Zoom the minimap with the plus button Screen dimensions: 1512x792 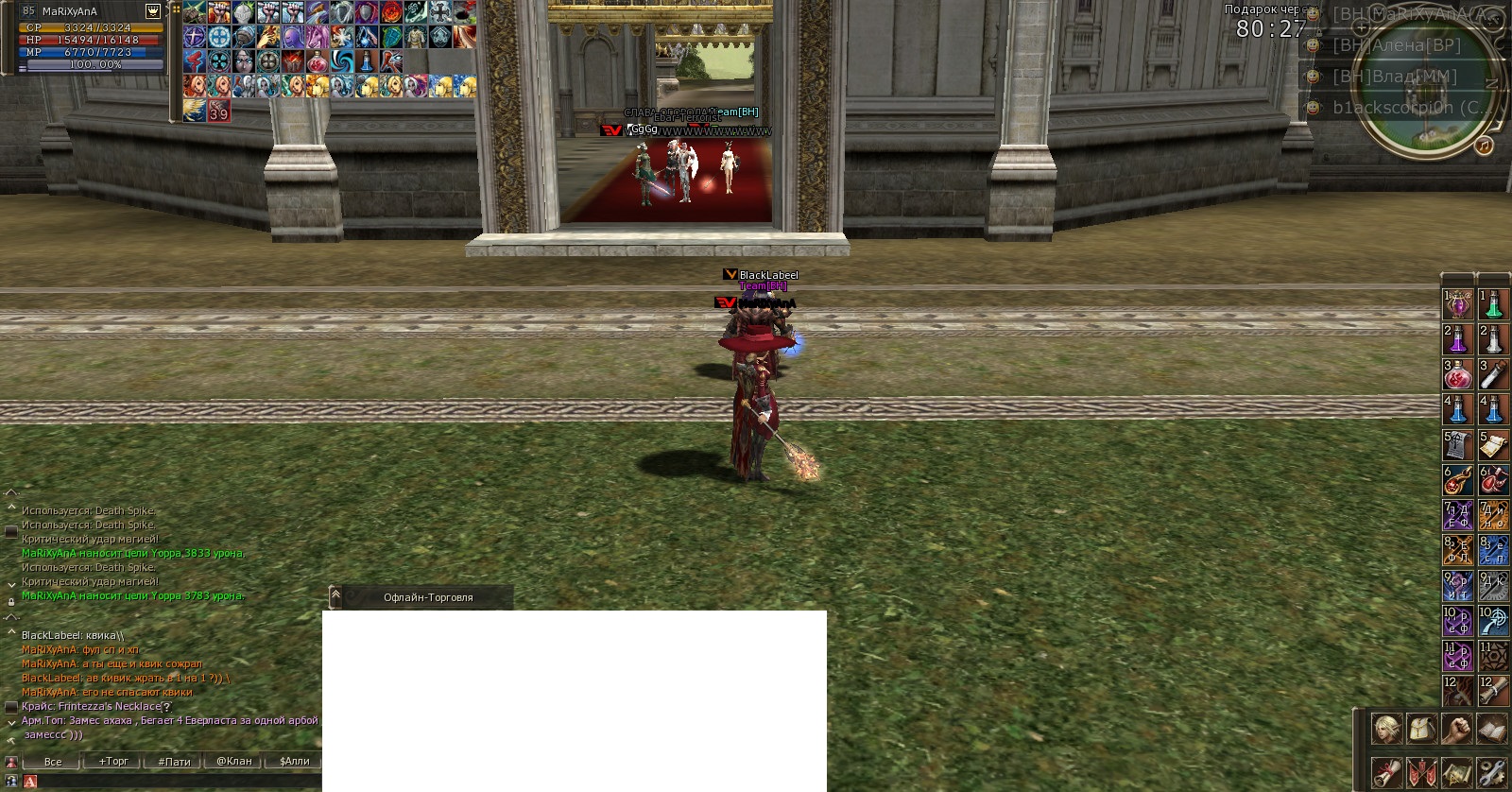1361,27
